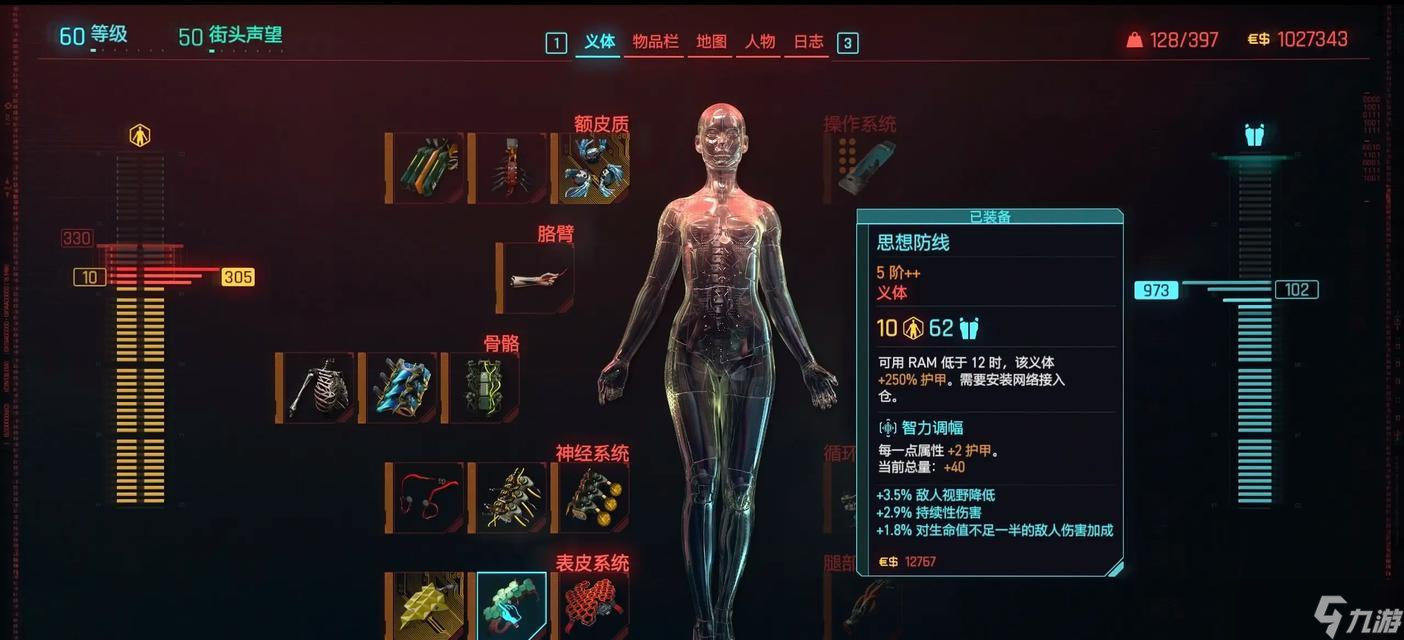Pick the nervous system implant with gold orbs

pos(593,497)
